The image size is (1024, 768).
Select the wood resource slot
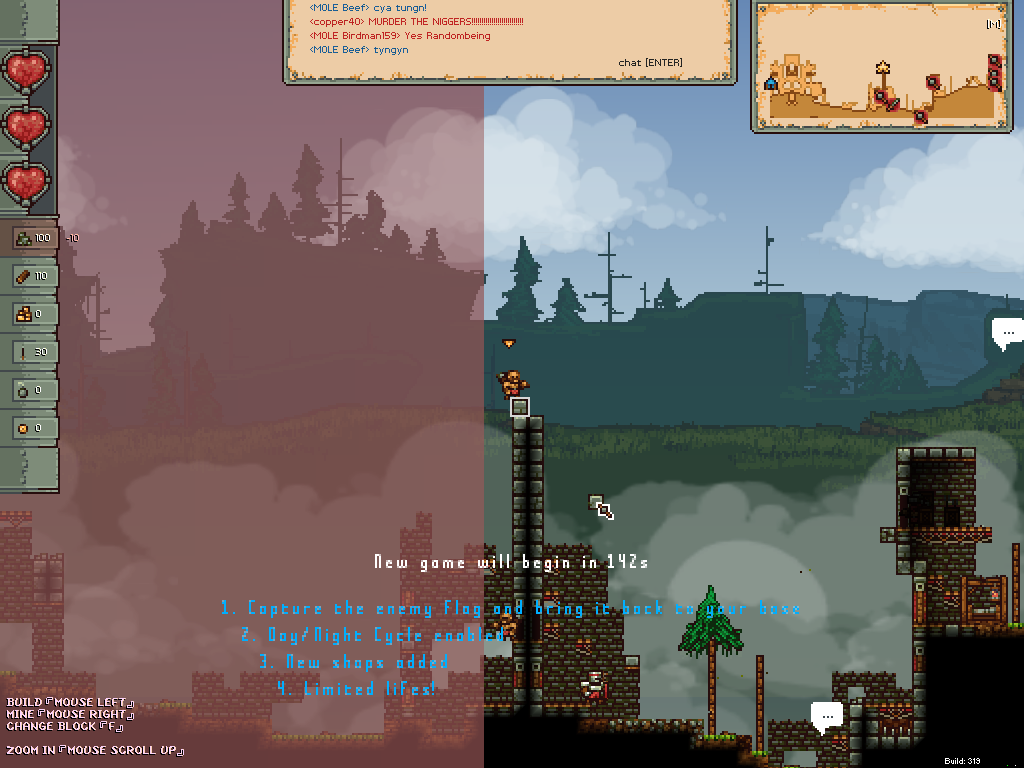click(x=33, y=276)
